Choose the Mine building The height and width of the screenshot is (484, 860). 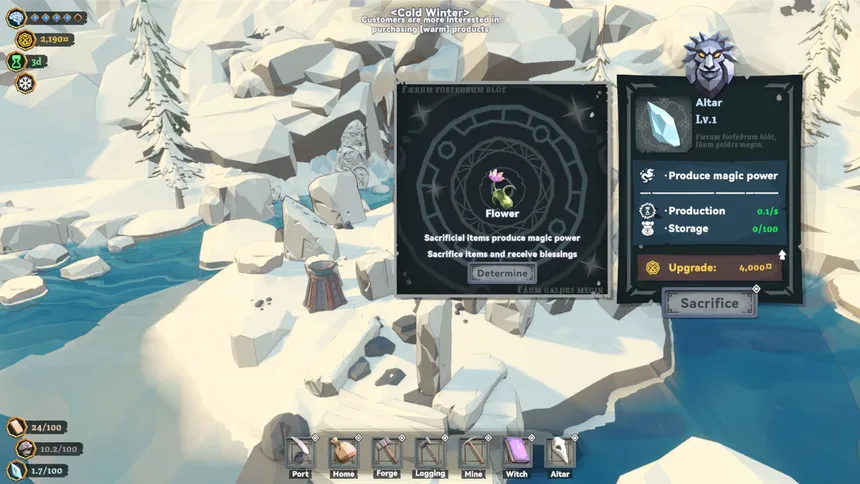(473, 453)
